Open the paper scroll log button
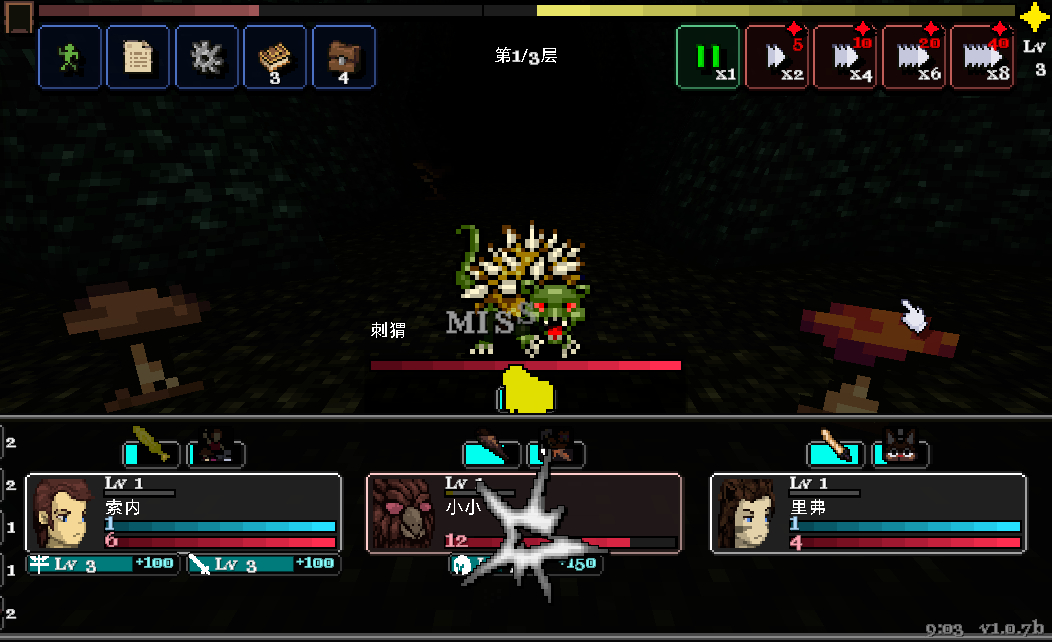This screenshot has height=642, width=1052. pyautogui.click(x=138, y=57)
